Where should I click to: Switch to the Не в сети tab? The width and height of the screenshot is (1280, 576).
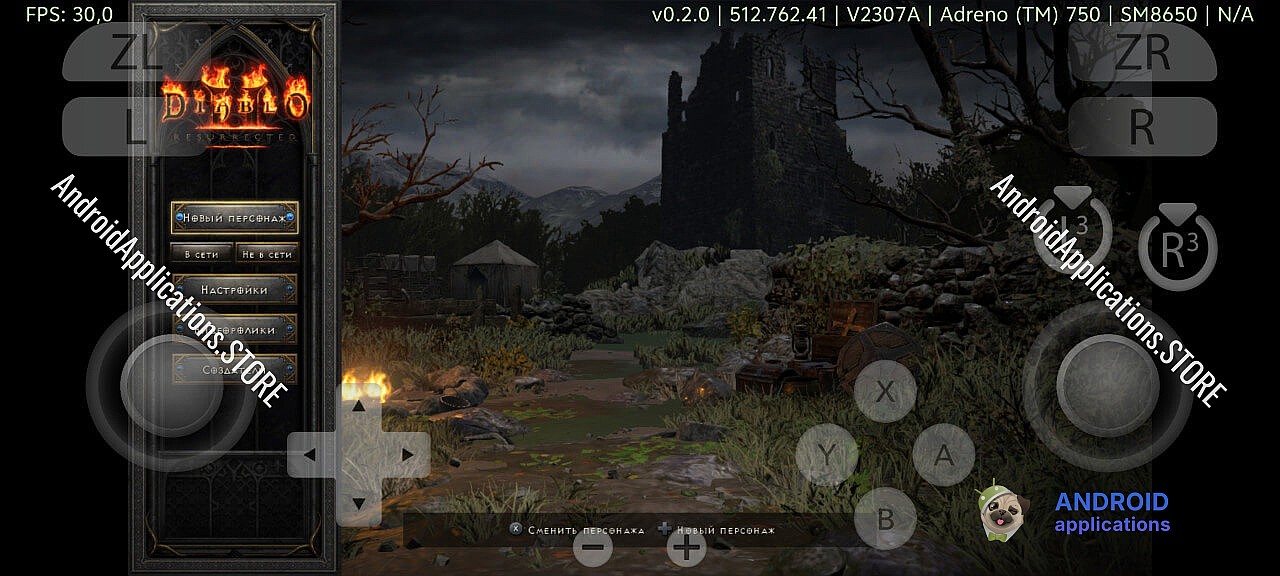pos(267,254)
